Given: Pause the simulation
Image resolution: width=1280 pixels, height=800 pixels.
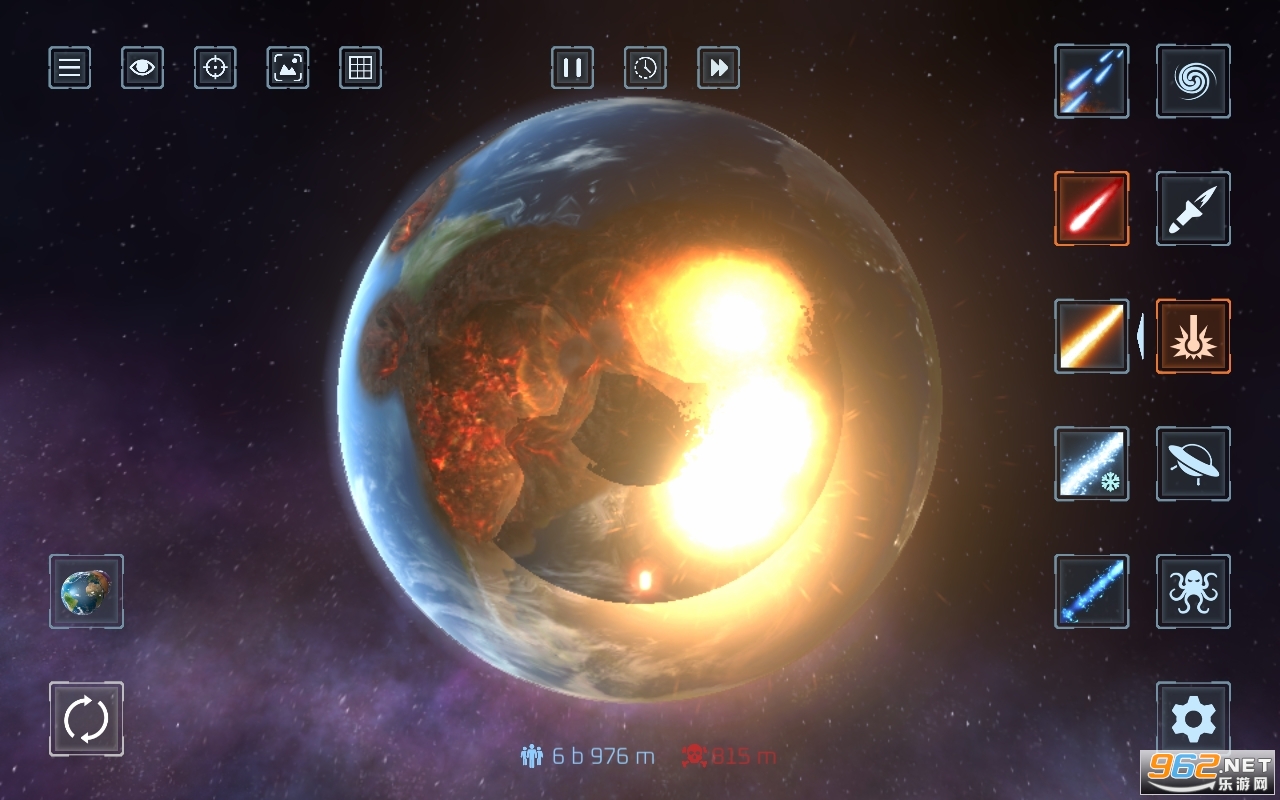Looking at the screenshot, I should pyautogui.click(x=571, y=68).
